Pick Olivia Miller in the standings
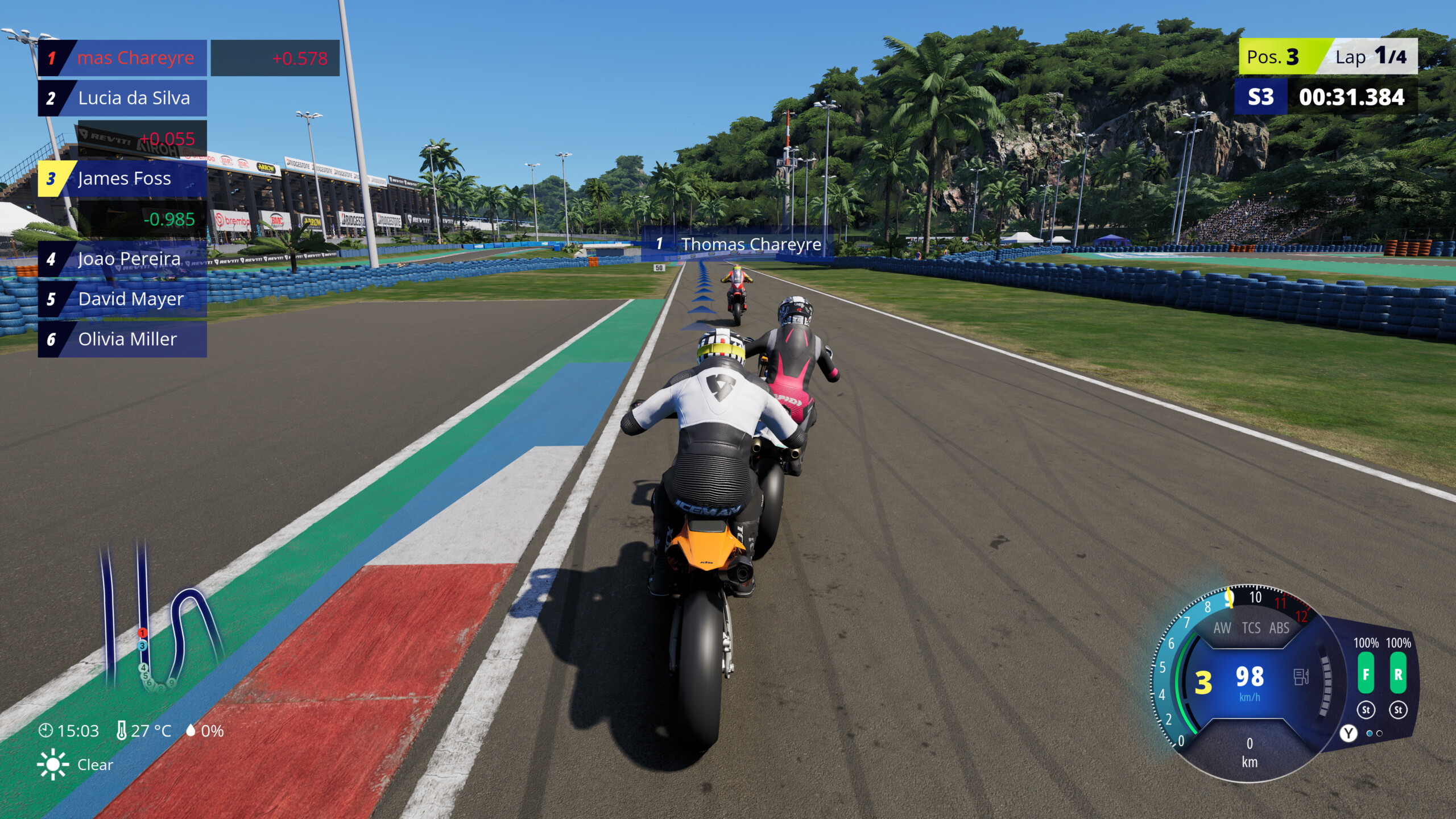Image resolution: width=1456 pixels, height=819 pixels. coord(122,340)
